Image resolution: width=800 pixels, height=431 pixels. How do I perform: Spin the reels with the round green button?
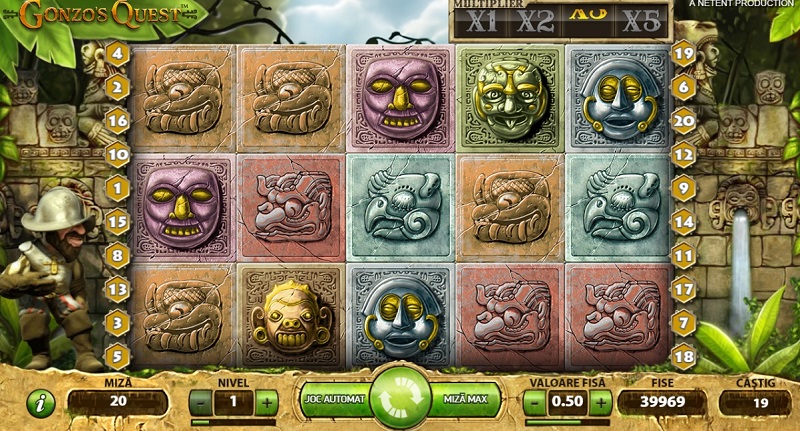(x=400, y=397)
